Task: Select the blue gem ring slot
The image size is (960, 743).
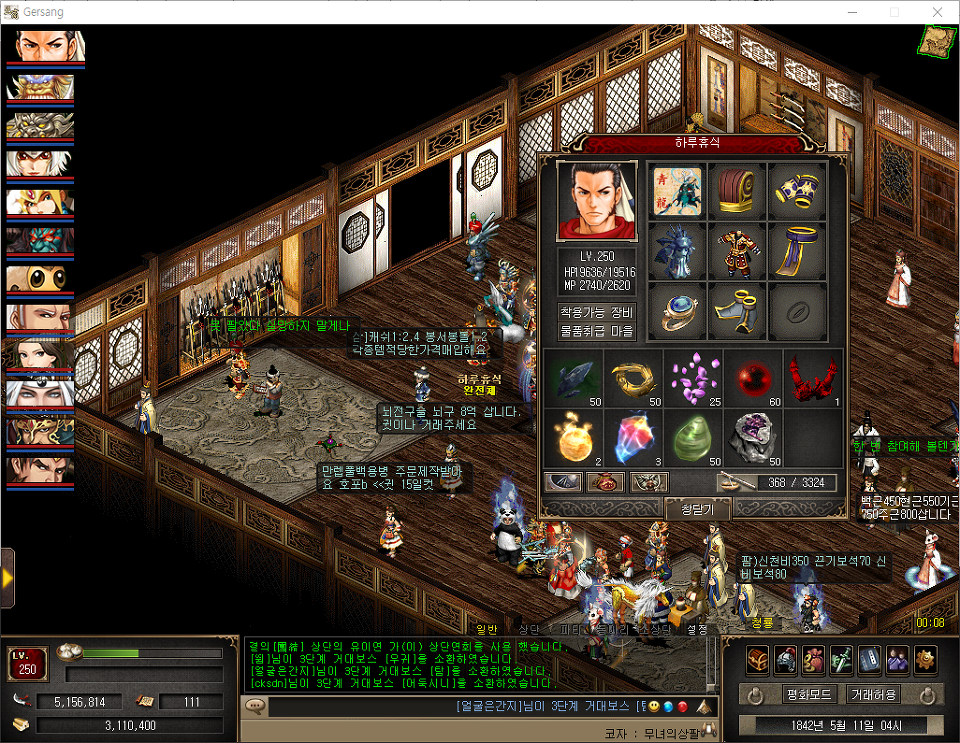Action: point(677,311)
